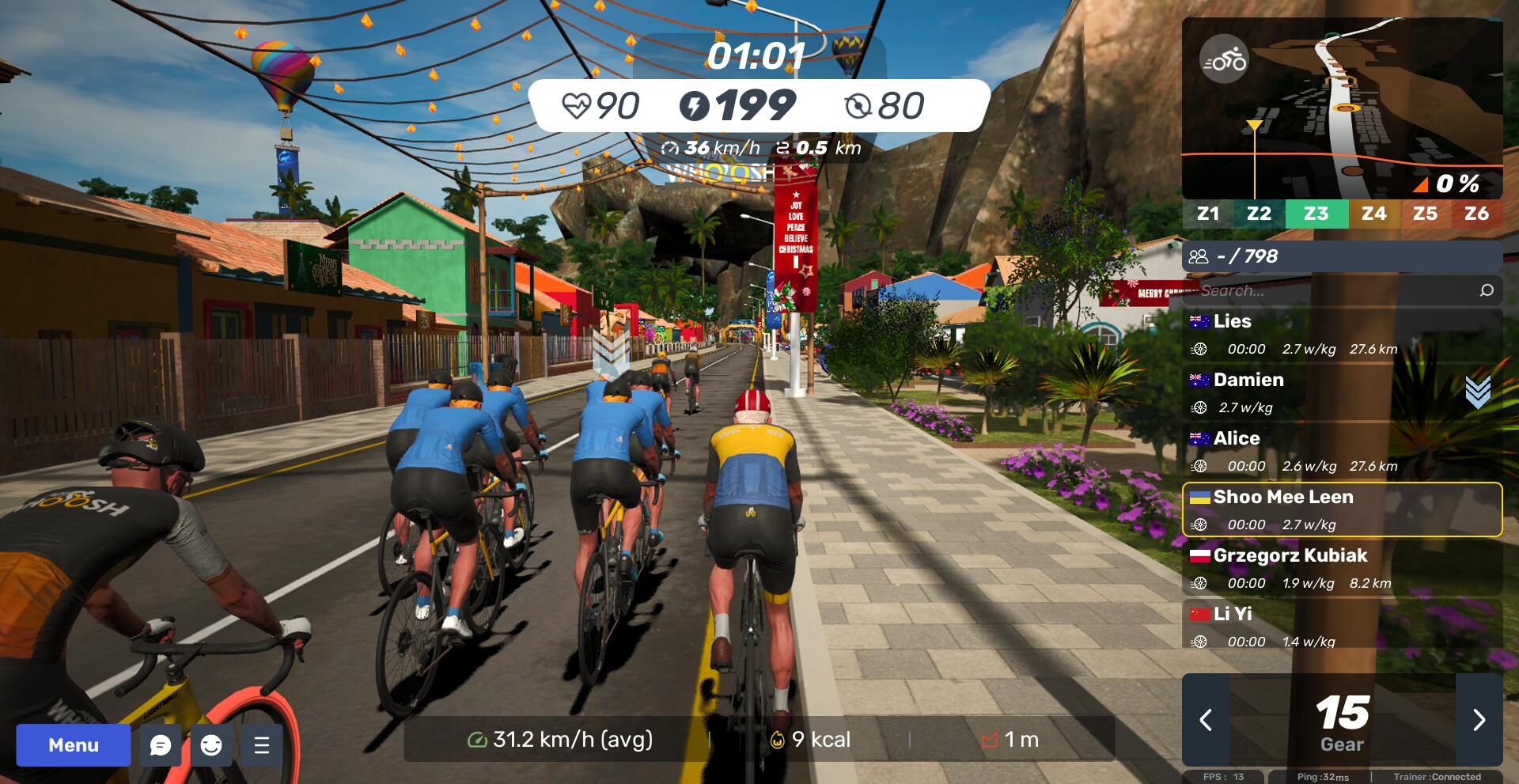This screenshot has height=784, width=1519.
Task: Open the smiley emote picker
Action: point(211,745)
